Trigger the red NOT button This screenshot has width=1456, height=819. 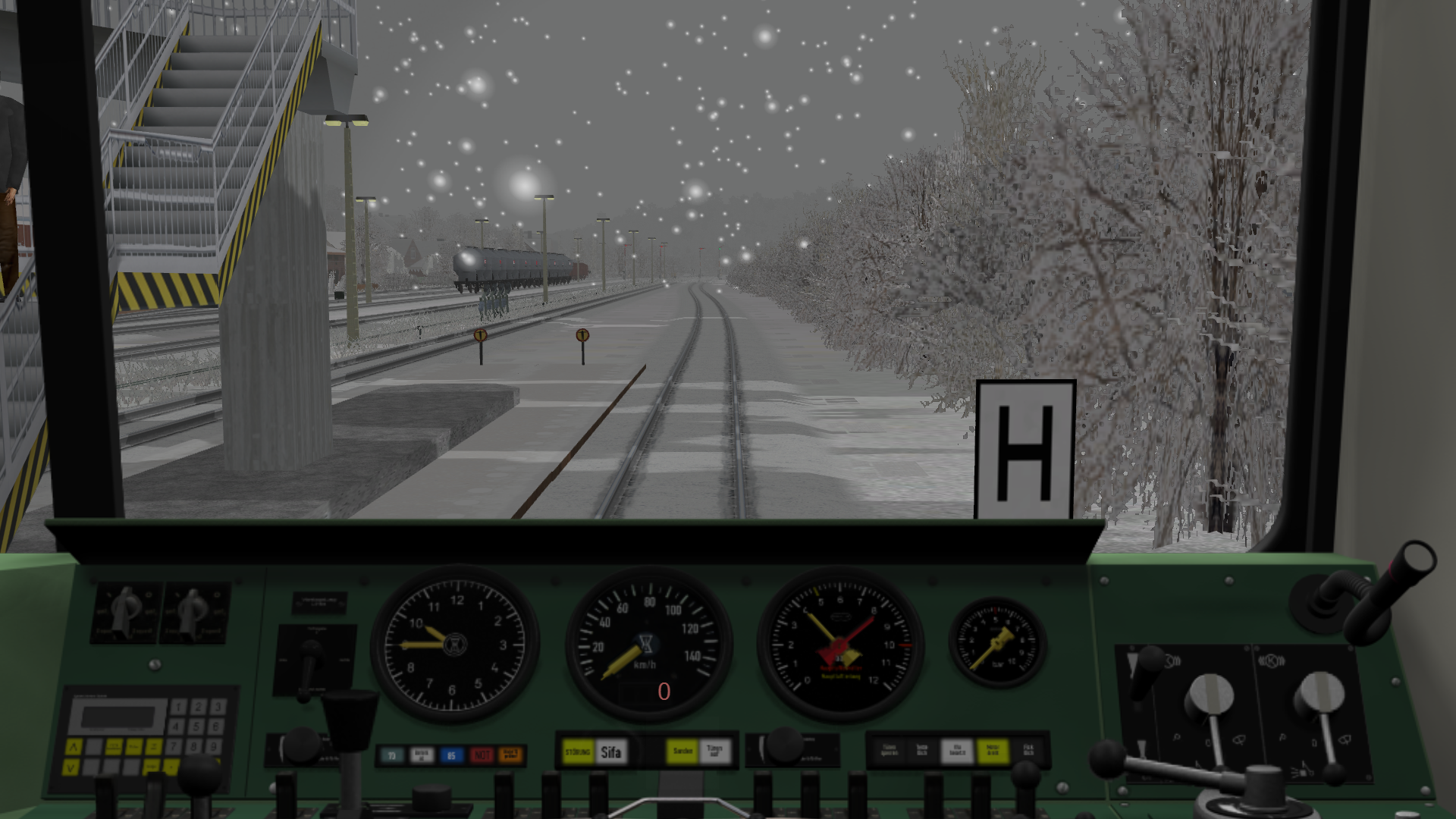(x=482, y=755)
